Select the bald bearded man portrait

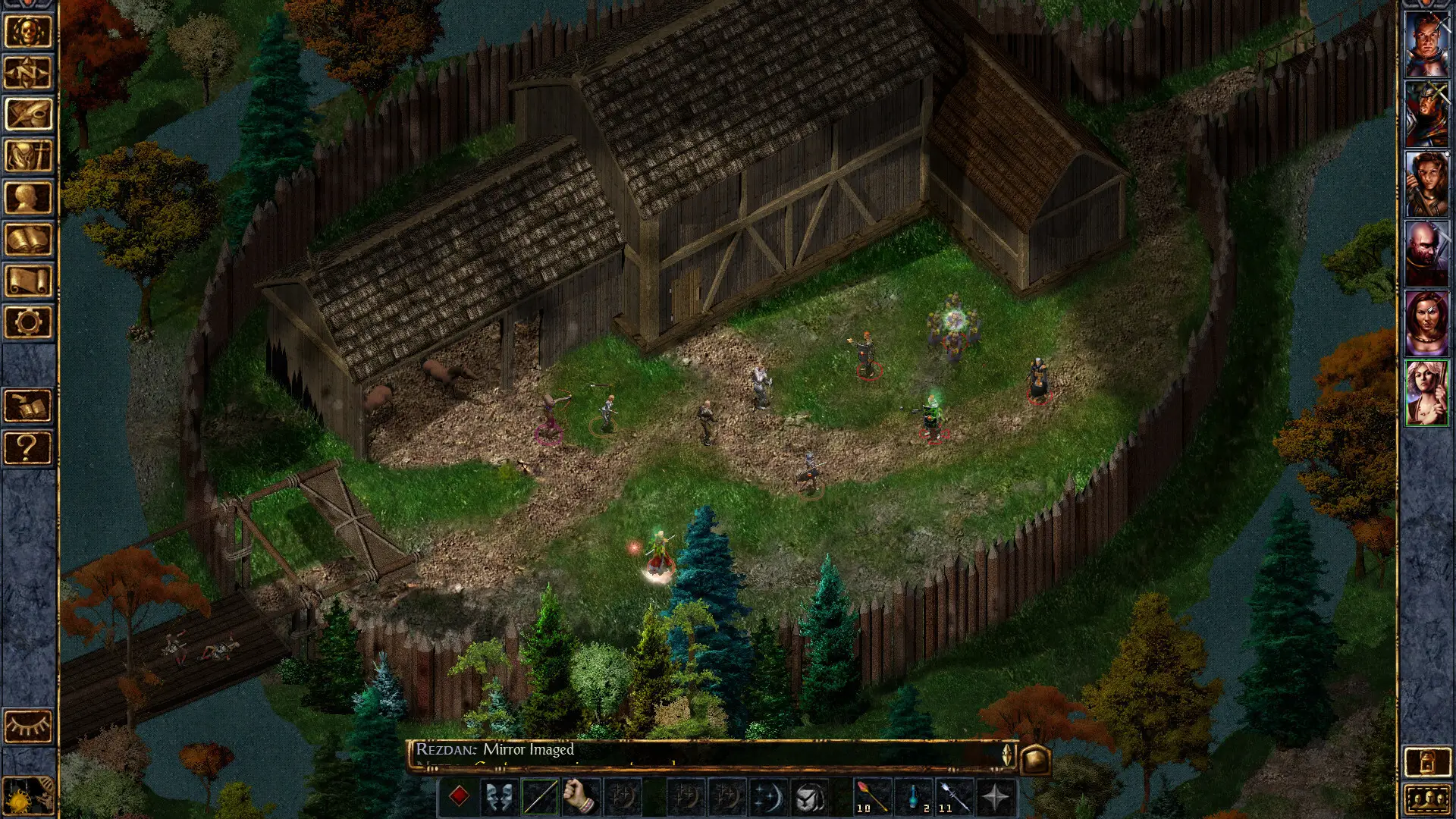pos(1426,254)
